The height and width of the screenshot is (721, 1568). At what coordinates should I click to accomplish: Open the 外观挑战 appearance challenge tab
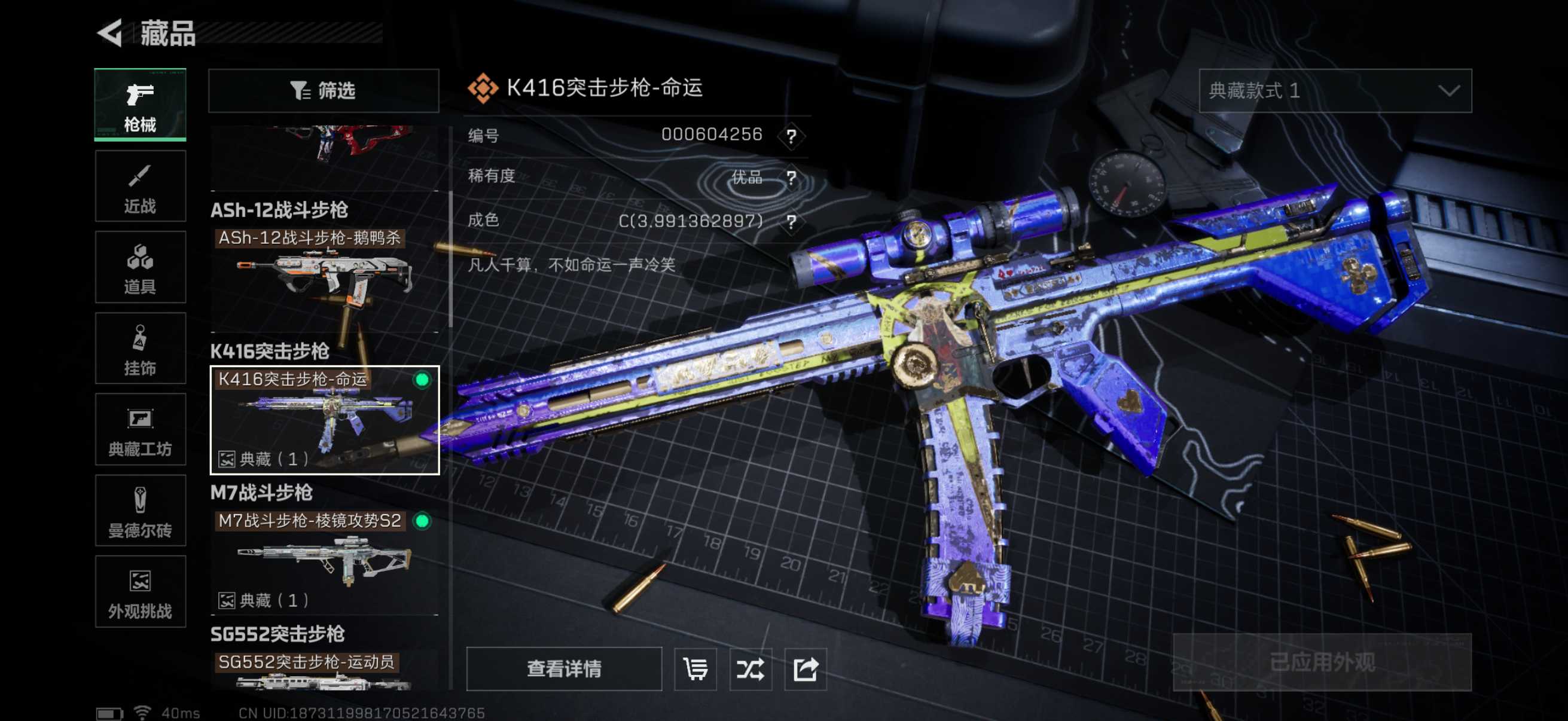140,592
